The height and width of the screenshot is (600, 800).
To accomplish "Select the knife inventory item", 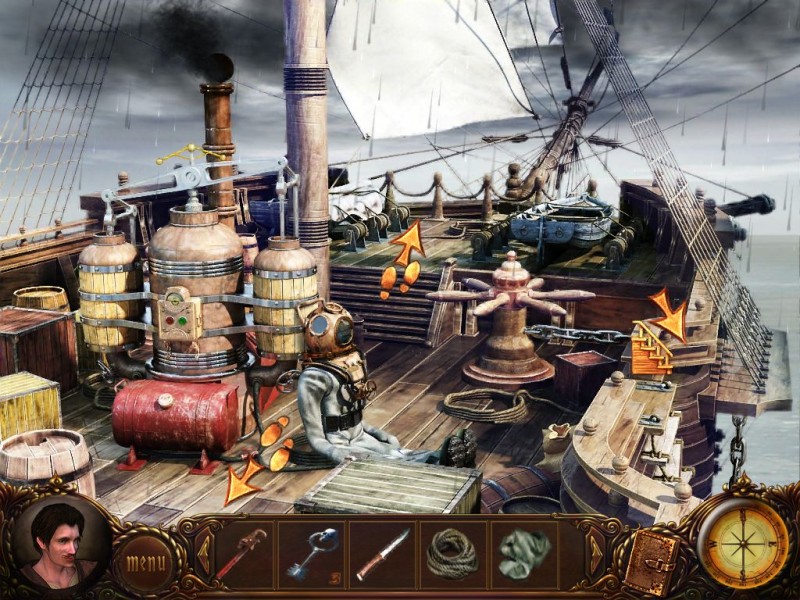I will coord(383,553).
